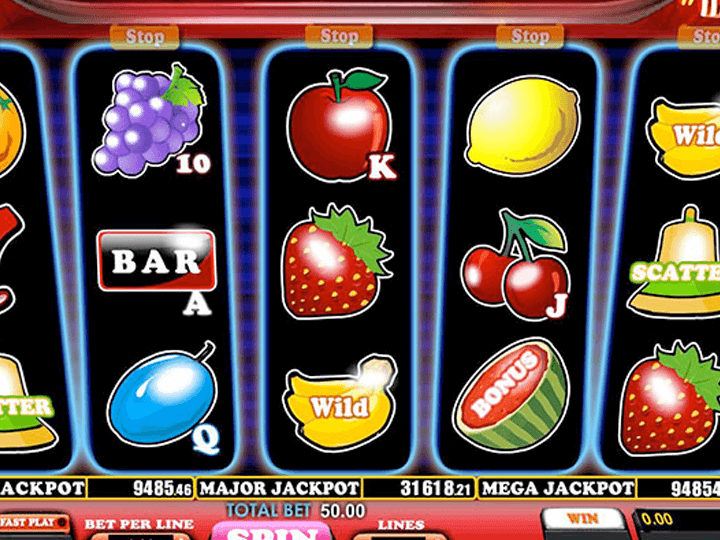This screenshot has width=720, height=540.
Task: Stop the reel with the red apple
Action: click(x=339, y=37)
